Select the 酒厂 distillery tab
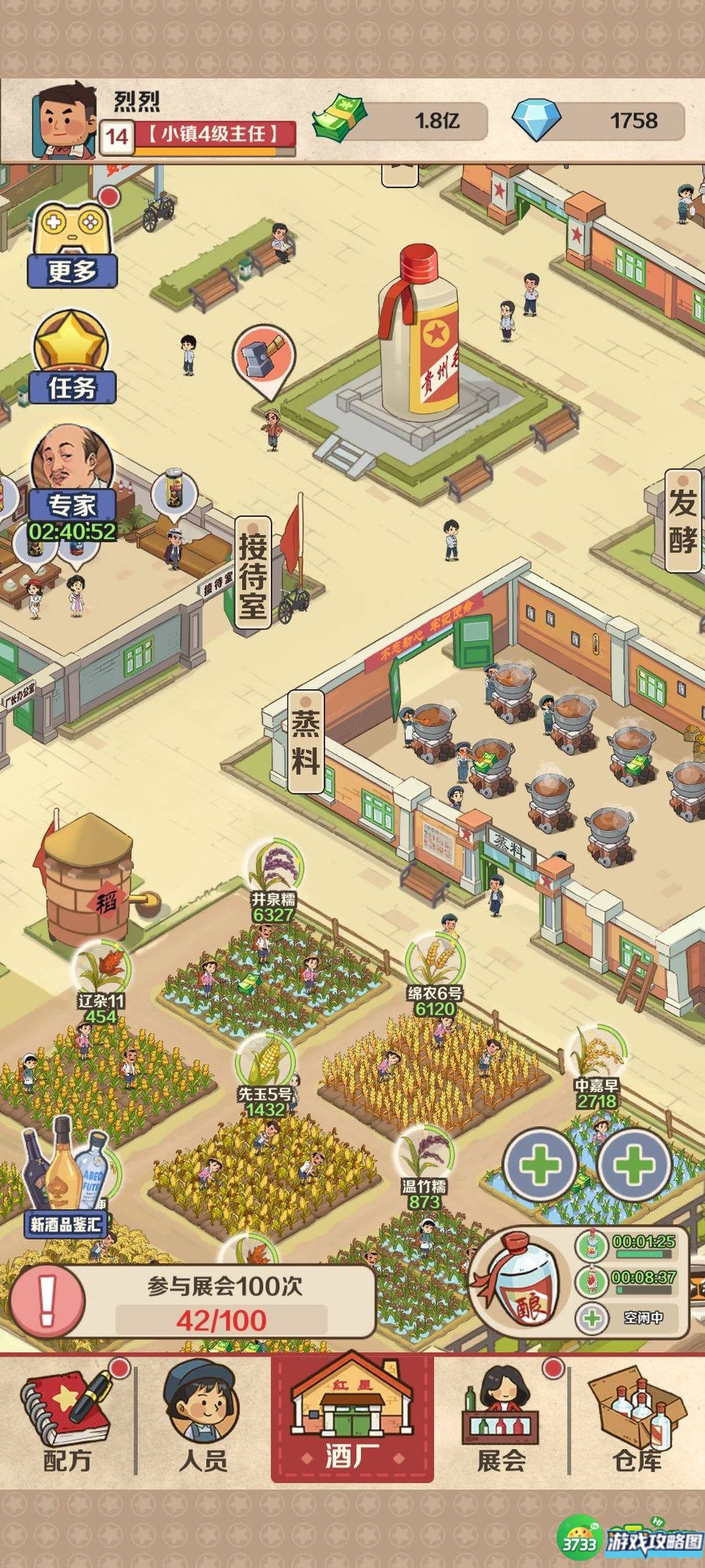The width and height of the screenshot is (705, 1568). 352,1417
